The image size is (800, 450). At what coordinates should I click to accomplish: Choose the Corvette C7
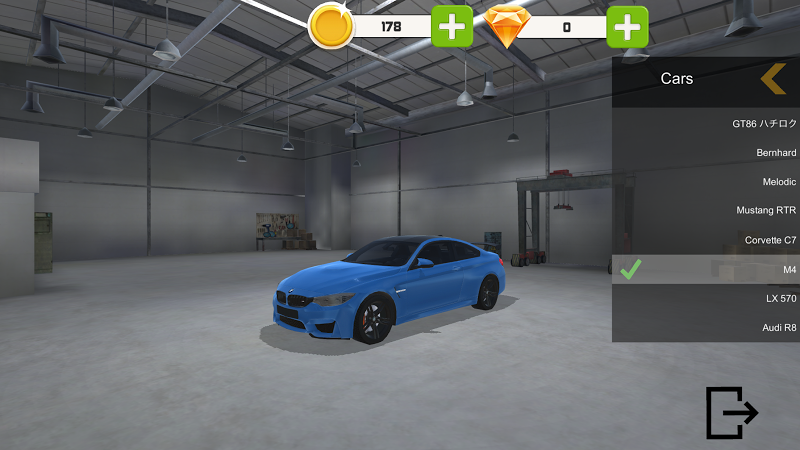[x=705, y=240]
